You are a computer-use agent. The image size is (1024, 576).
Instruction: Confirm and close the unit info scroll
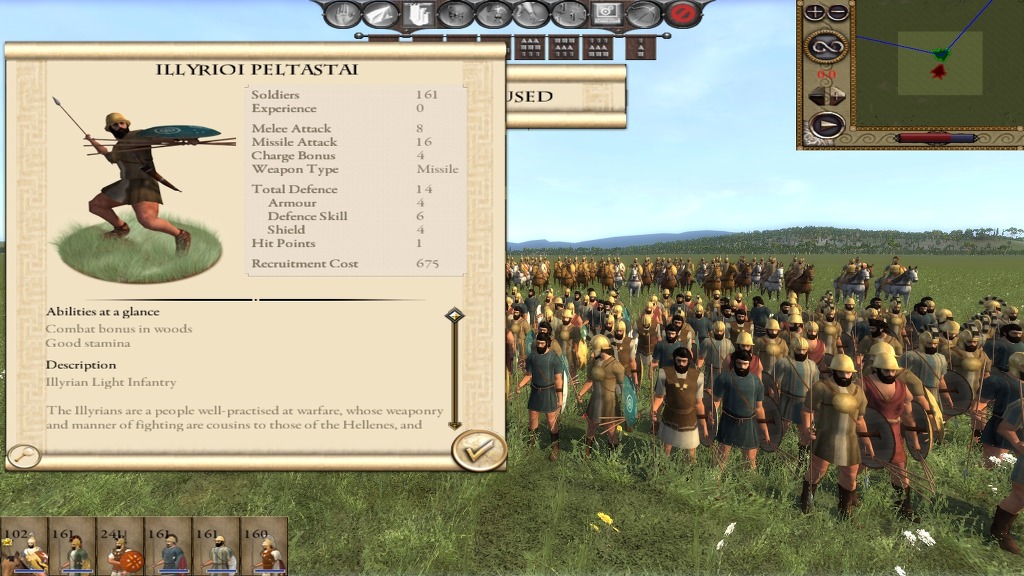click(479, 451)
